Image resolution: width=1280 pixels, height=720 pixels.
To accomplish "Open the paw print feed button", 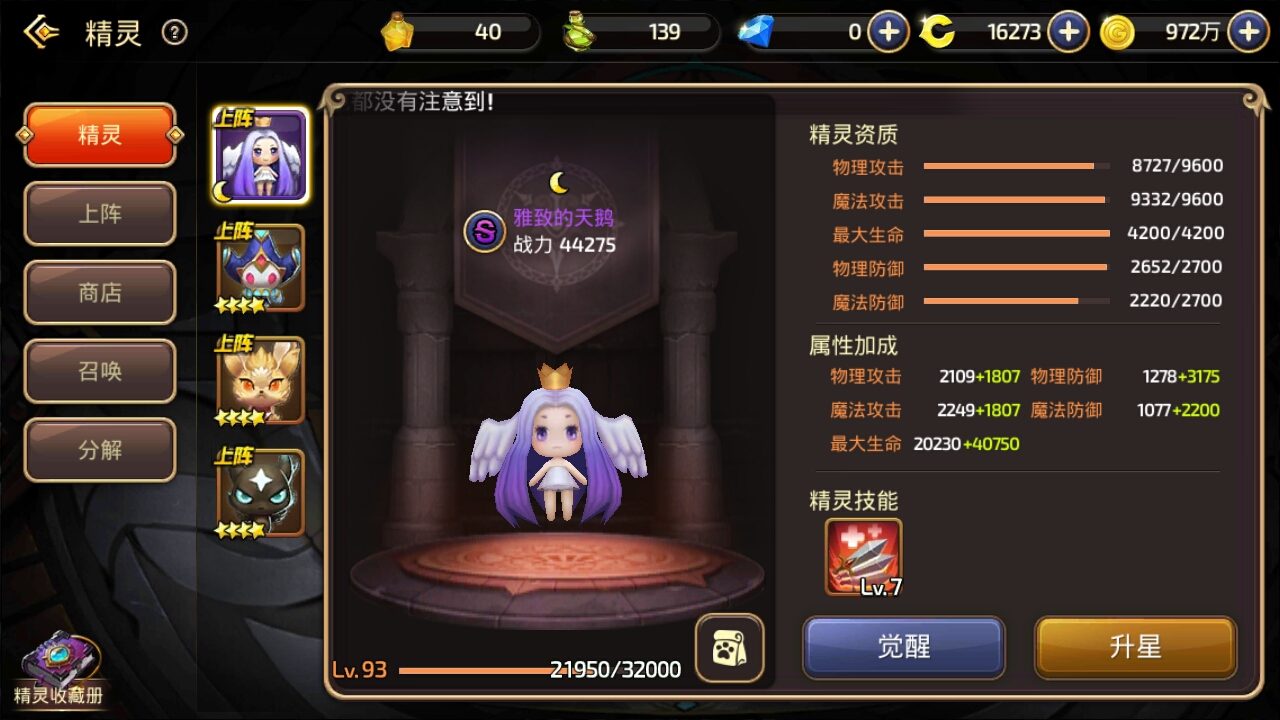I will pos(729,648).
